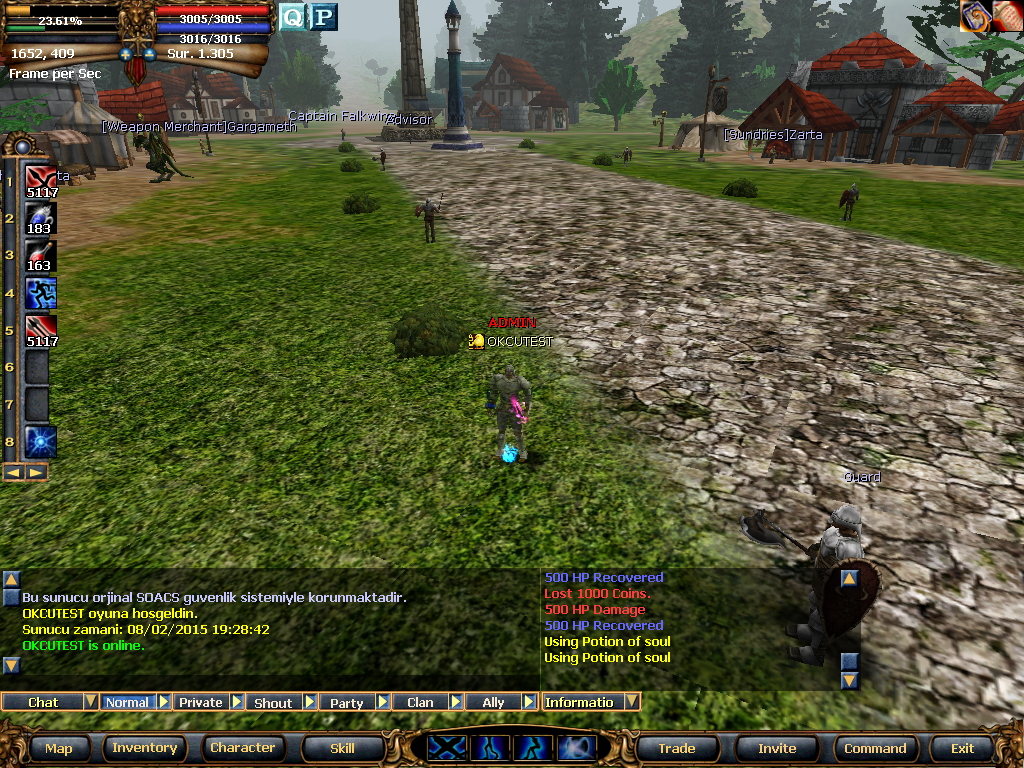The width and height of the screenshot is (1024, 768).
Task: Select the Shout chat tab
Action: click(x=273, y=702)
